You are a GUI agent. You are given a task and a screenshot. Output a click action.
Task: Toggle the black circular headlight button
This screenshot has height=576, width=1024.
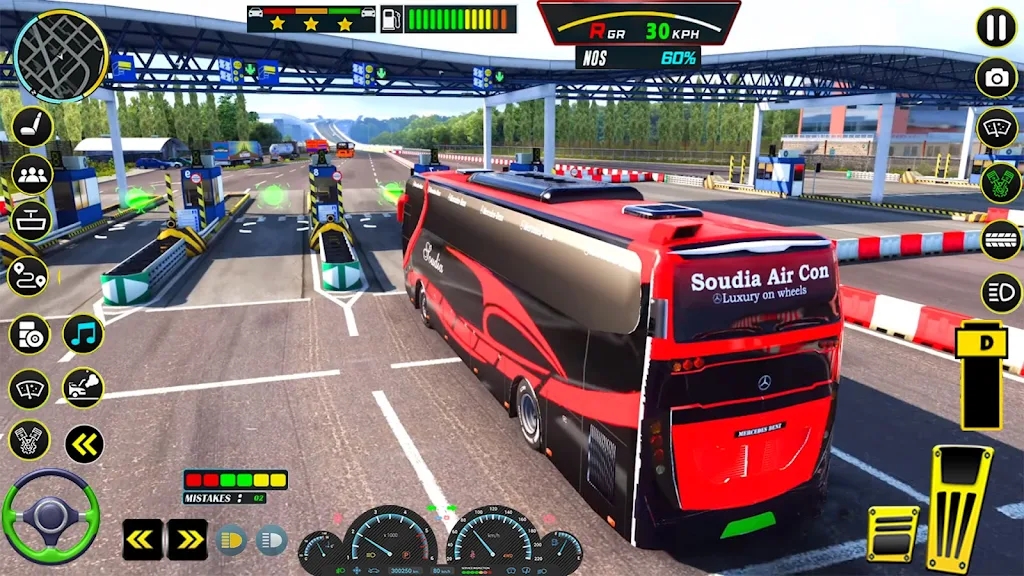(1001, 294)
